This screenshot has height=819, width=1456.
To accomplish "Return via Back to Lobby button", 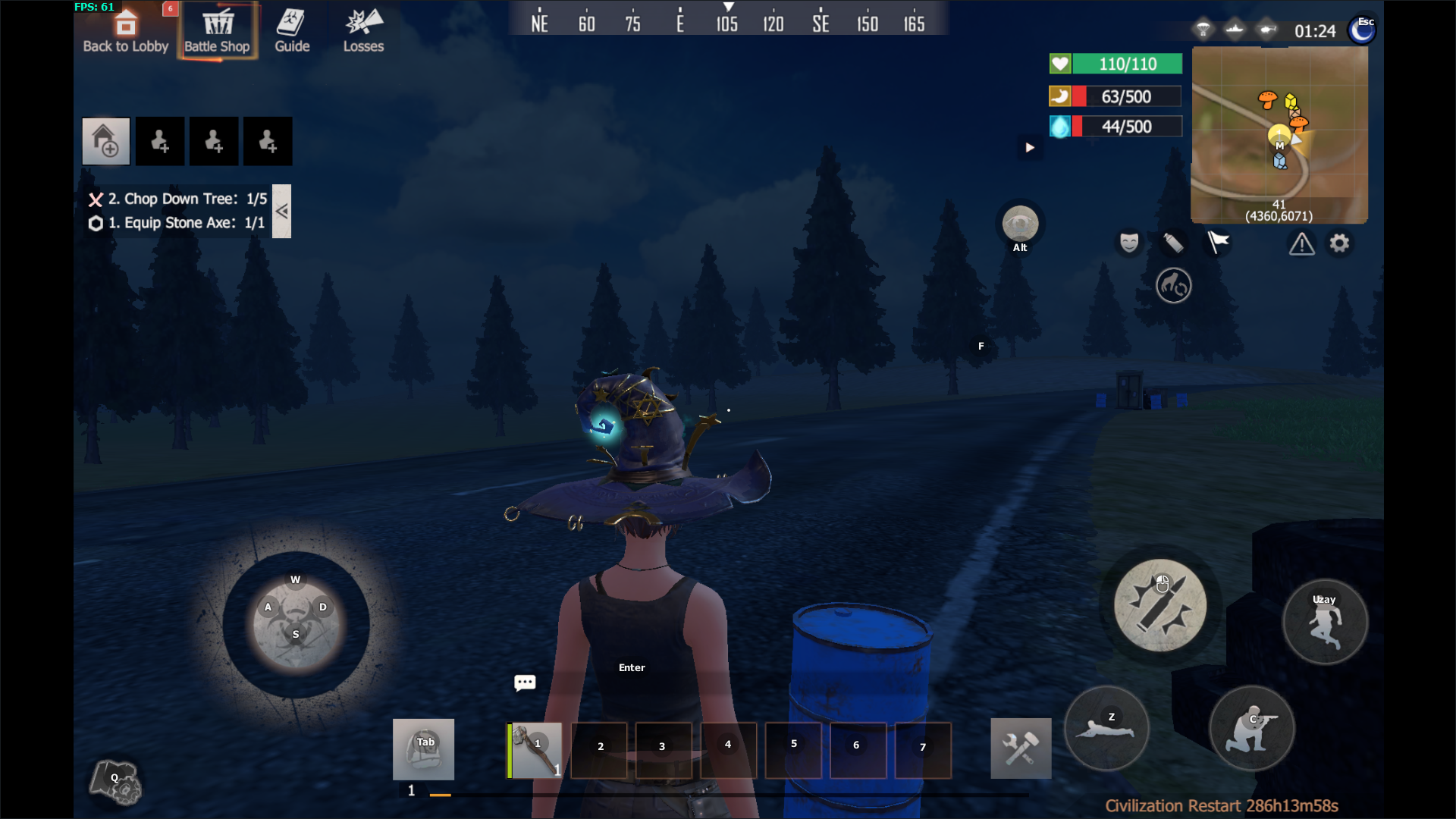I will coord(125,32).
